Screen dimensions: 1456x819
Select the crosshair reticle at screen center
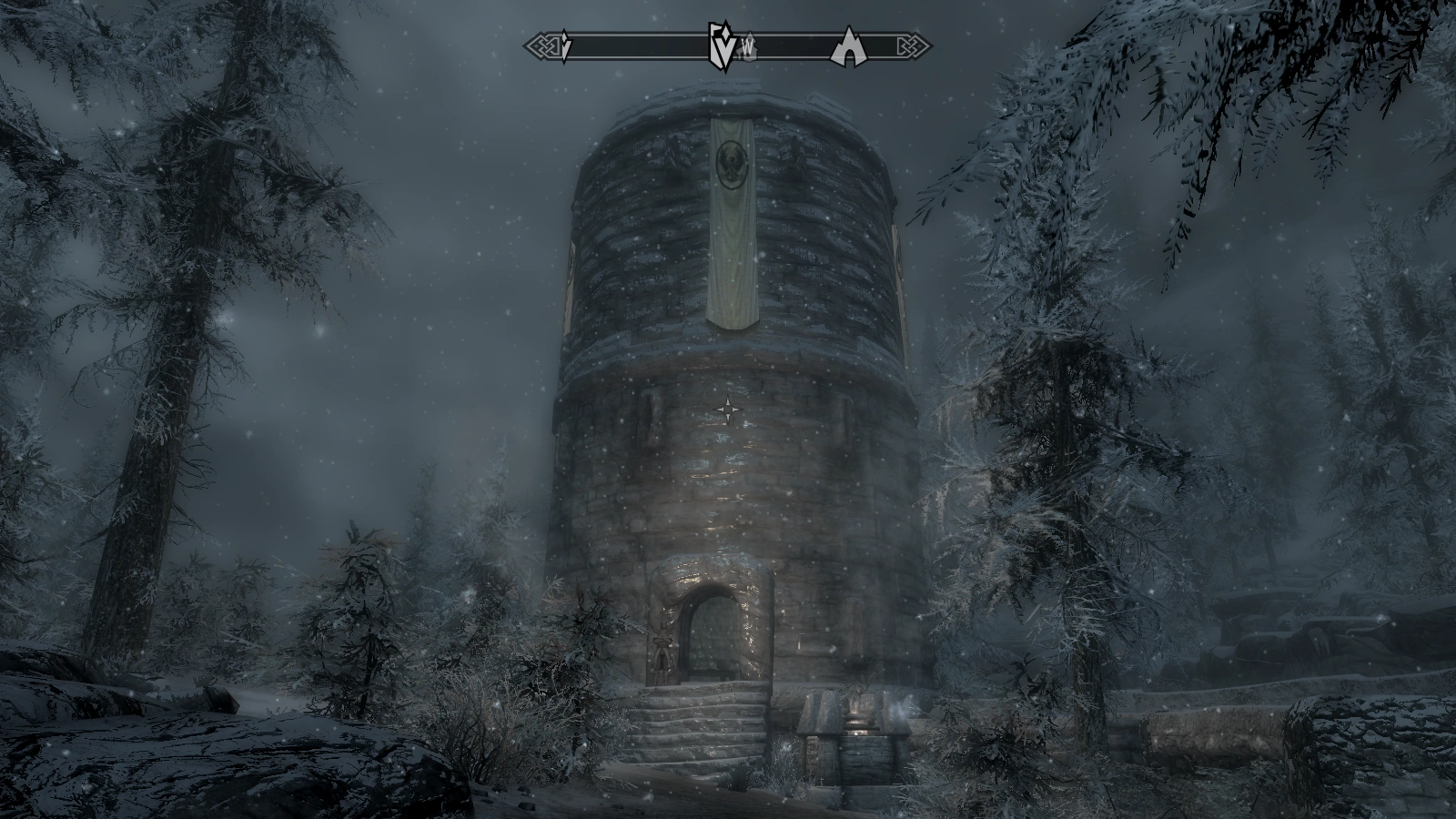pyautogui.click(x=728, y=409)
